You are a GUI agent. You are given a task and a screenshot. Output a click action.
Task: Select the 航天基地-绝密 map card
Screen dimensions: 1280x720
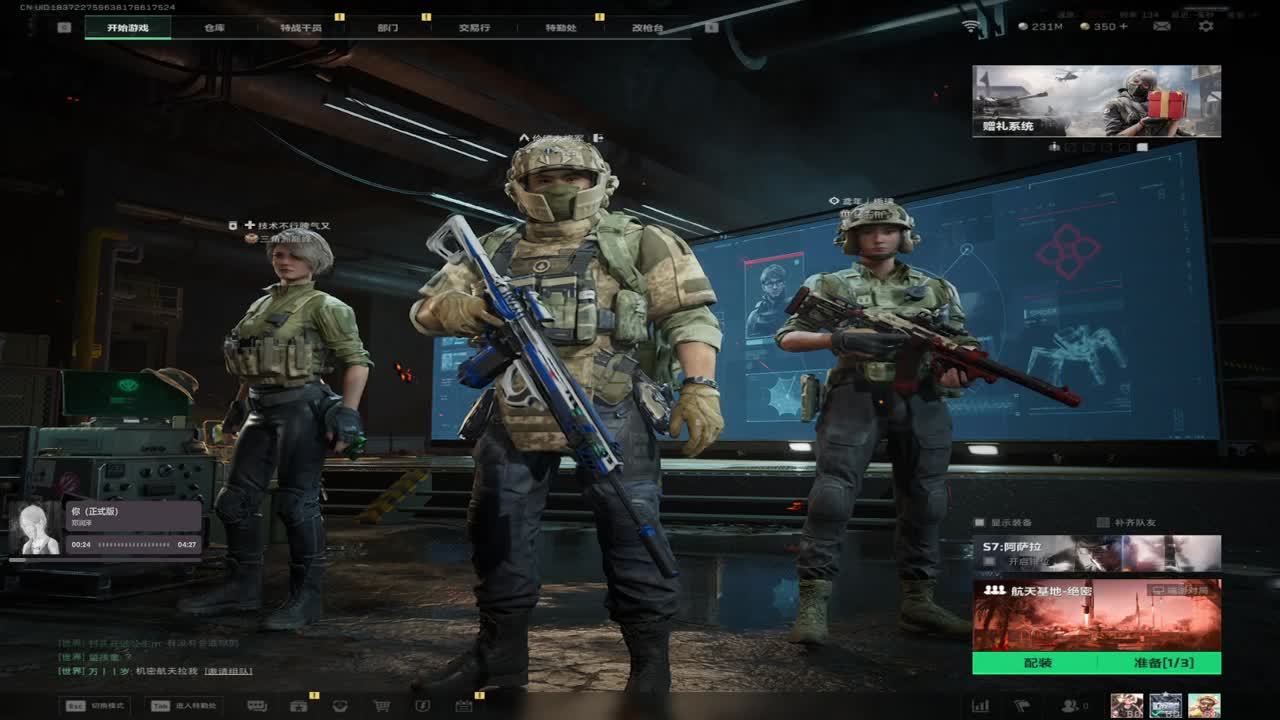[1096, 615]
